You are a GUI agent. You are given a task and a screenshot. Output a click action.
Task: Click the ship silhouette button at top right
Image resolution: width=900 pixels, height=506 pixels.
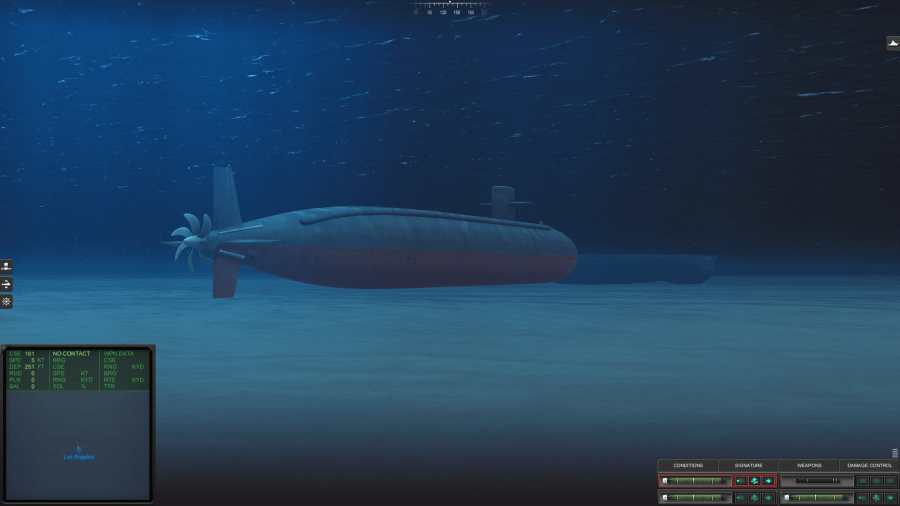coord(892,43)
